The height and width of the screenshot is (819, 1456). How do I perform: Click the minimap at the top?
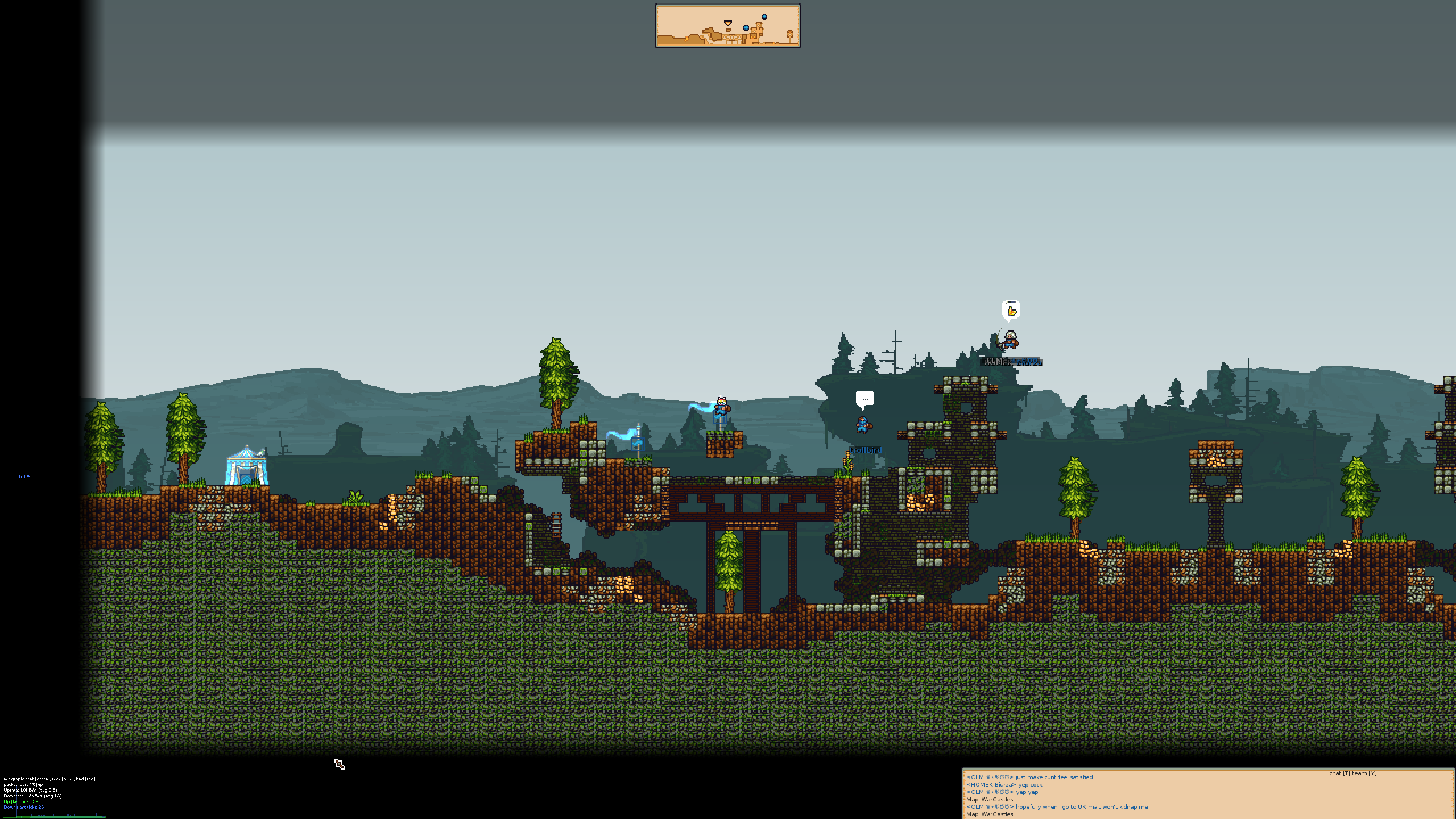(x=727, y=26)
